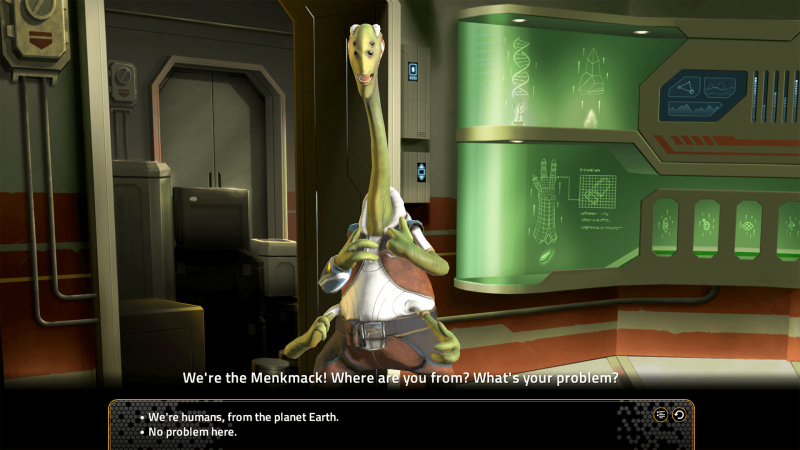The width and height of the screenshot is (800, 450).
Task: Choose "We're humans, from the planet Earth."
Action: tap(243, 416)
